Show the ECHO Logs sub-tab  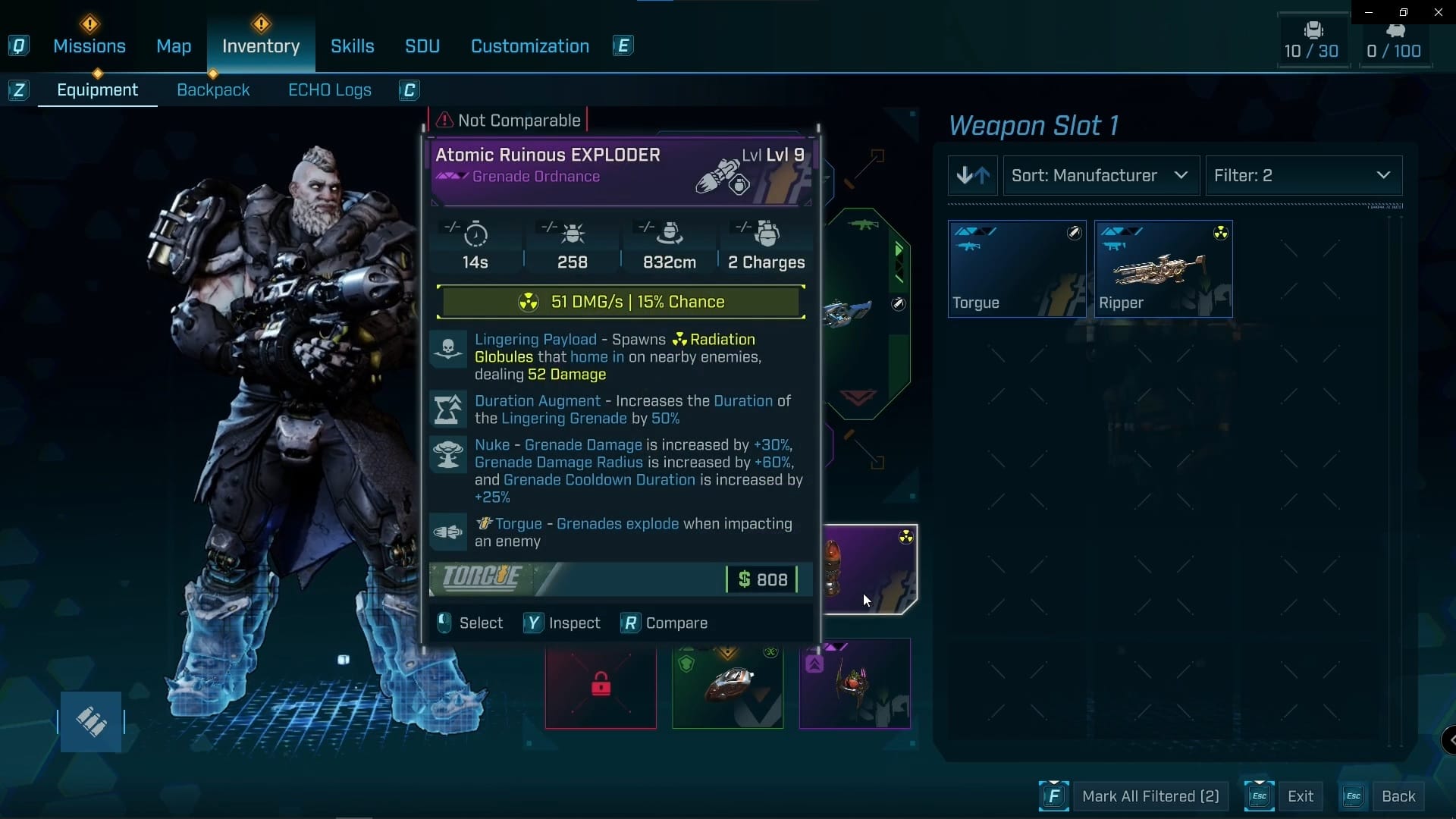click(330, 90)
